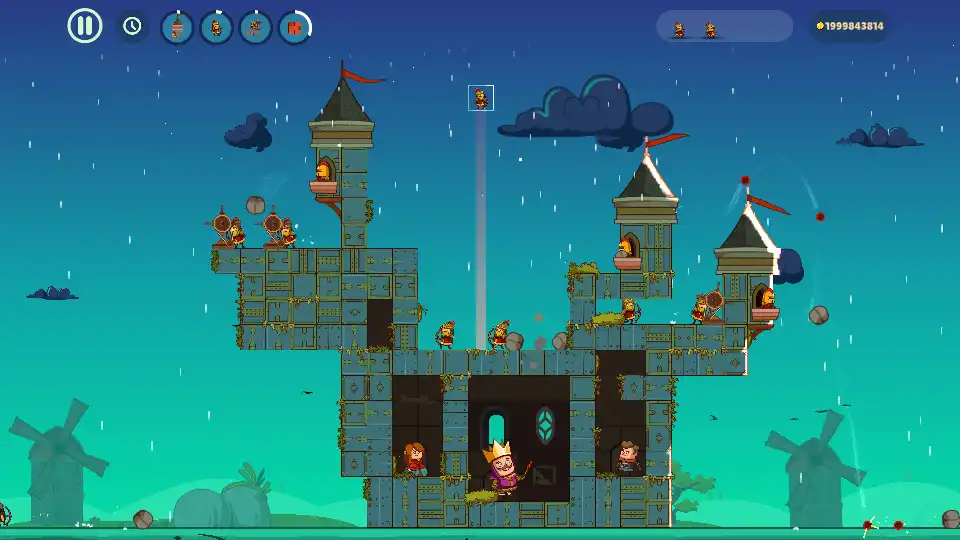This screenshot has width=960, height=540.
Task: Choose the soldier unit icon
Action: click(x=216, y=27)
